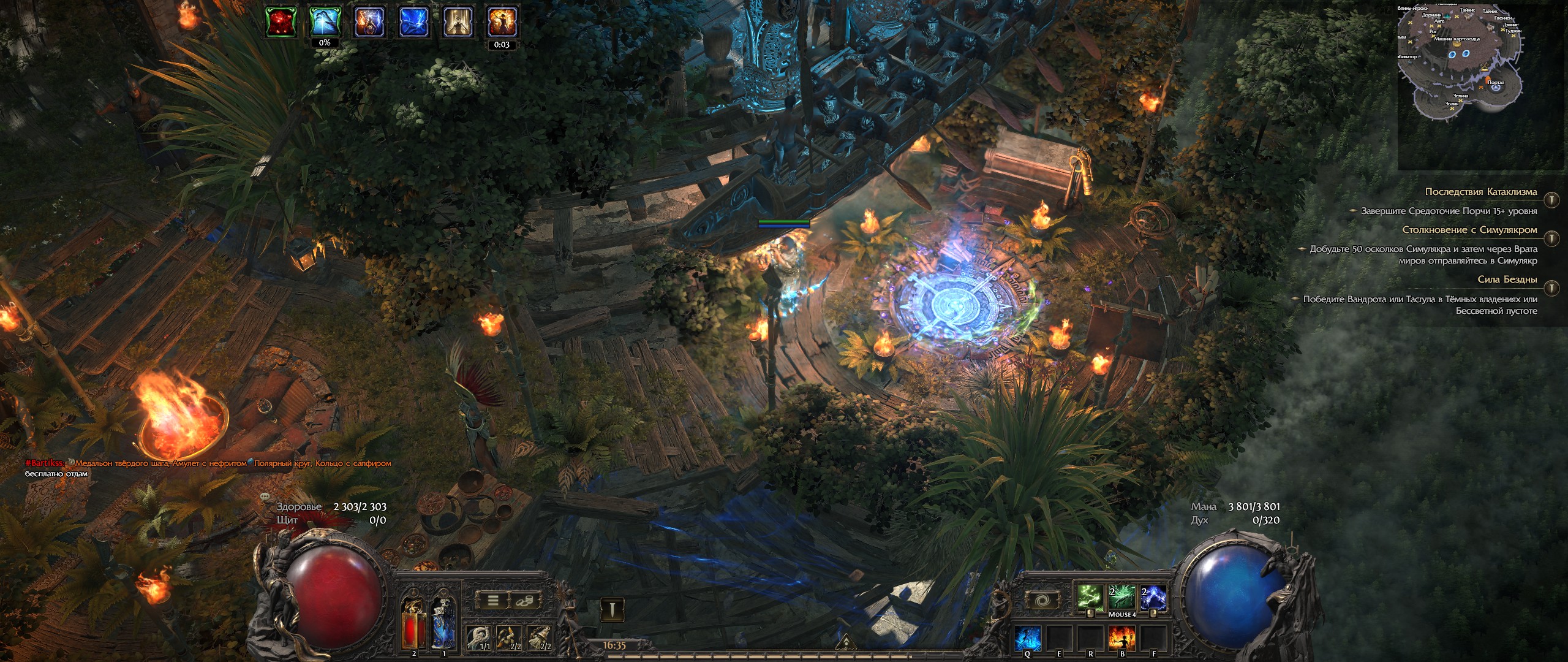Select the fire skill bound to B

click(1121, 637)
